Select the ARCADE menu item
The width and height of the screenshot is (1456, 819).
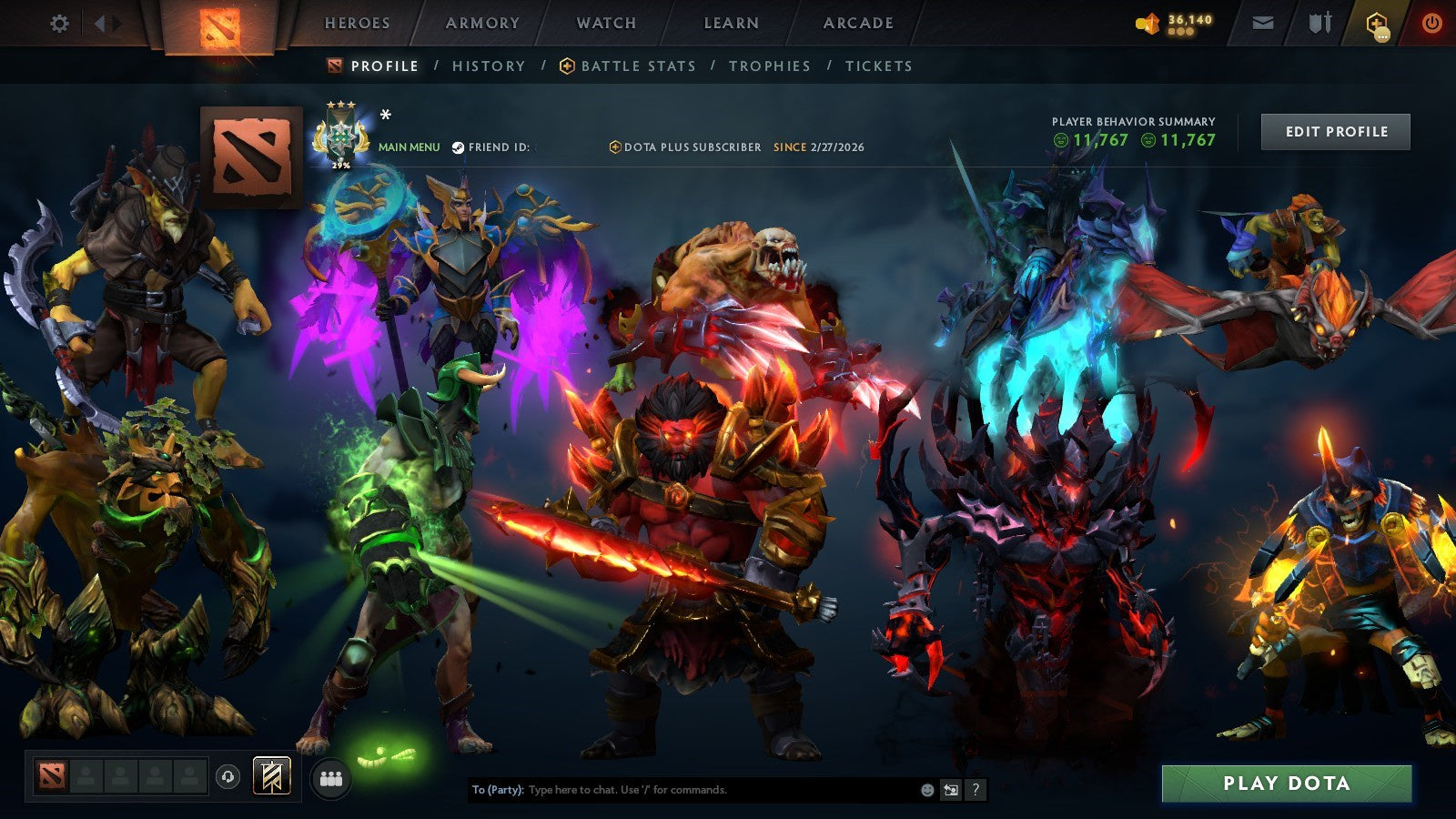(859, 24)
